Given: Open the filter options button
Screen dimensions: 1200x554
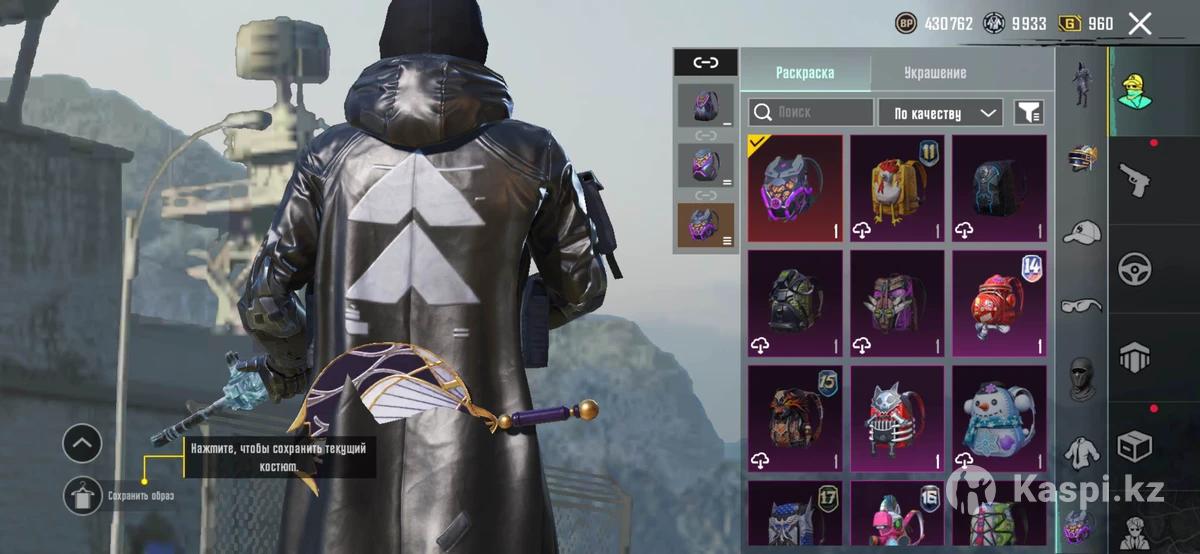Looking at the screenshot, I should click(1028, 112).
